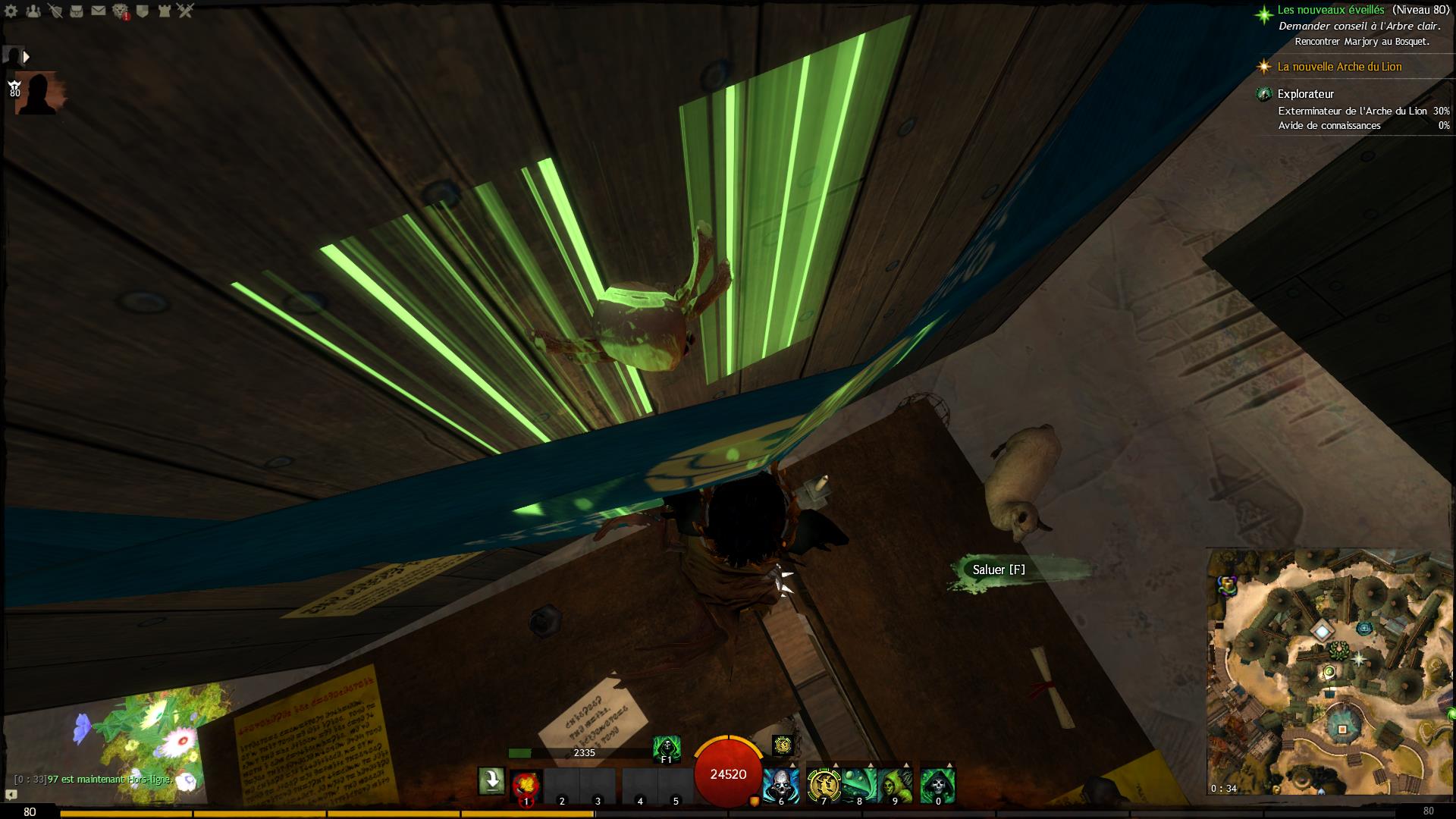1456x819 pixels.
Task: Open the mail envelope icon
Action: tap(98, 11)
